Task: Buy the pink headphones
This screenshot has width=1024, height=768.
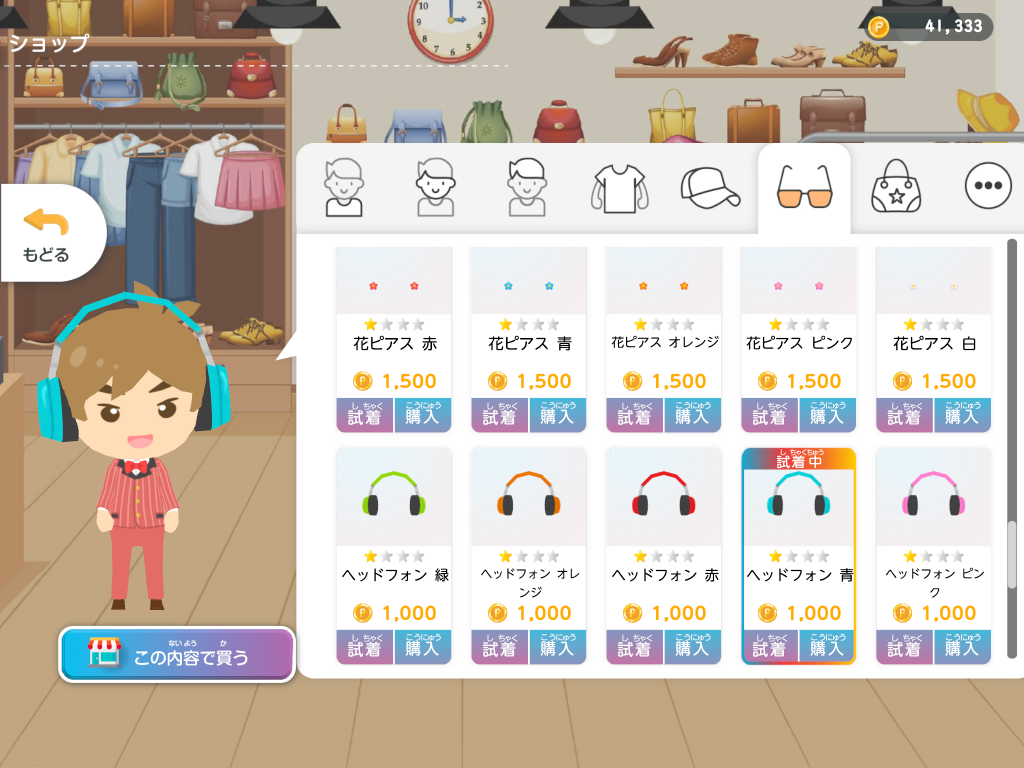Action: (x=962, y=647)
